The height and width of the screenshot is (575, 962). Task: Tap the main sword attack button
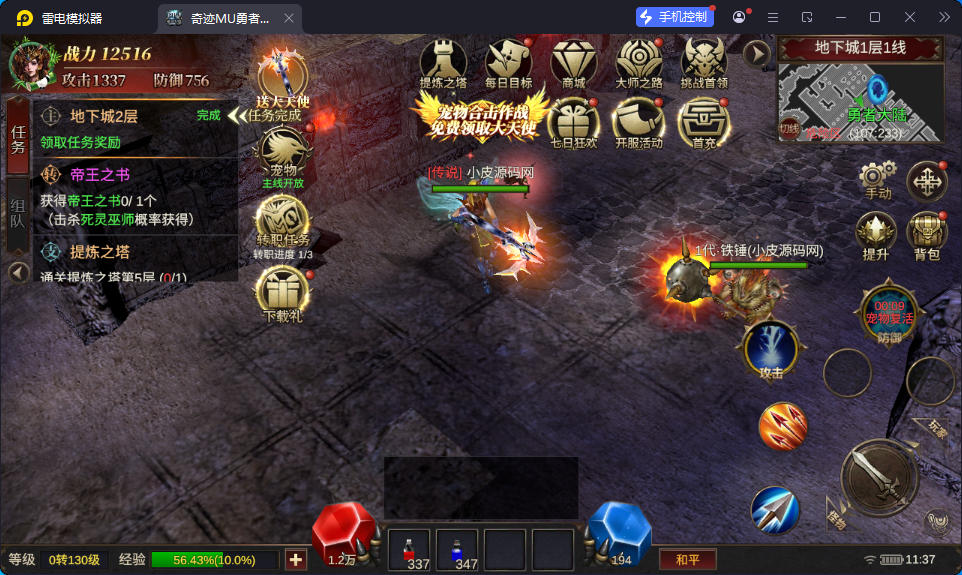[x=879, y=478]
